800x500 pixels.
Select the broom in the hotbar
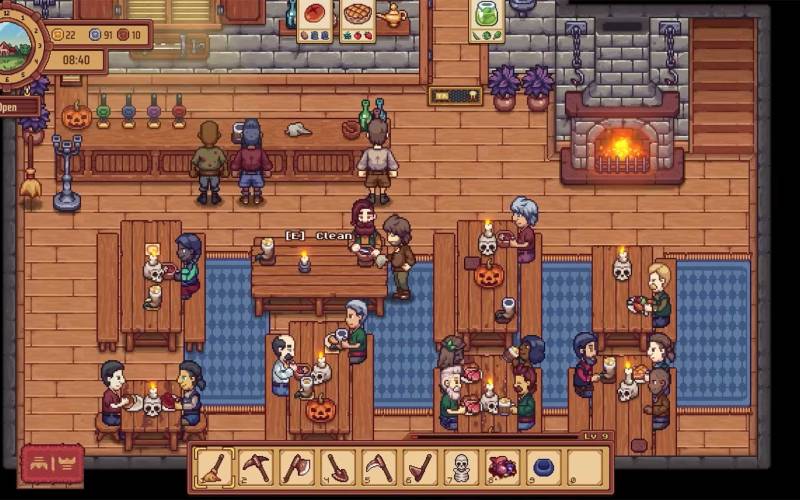tap(214, 467)
